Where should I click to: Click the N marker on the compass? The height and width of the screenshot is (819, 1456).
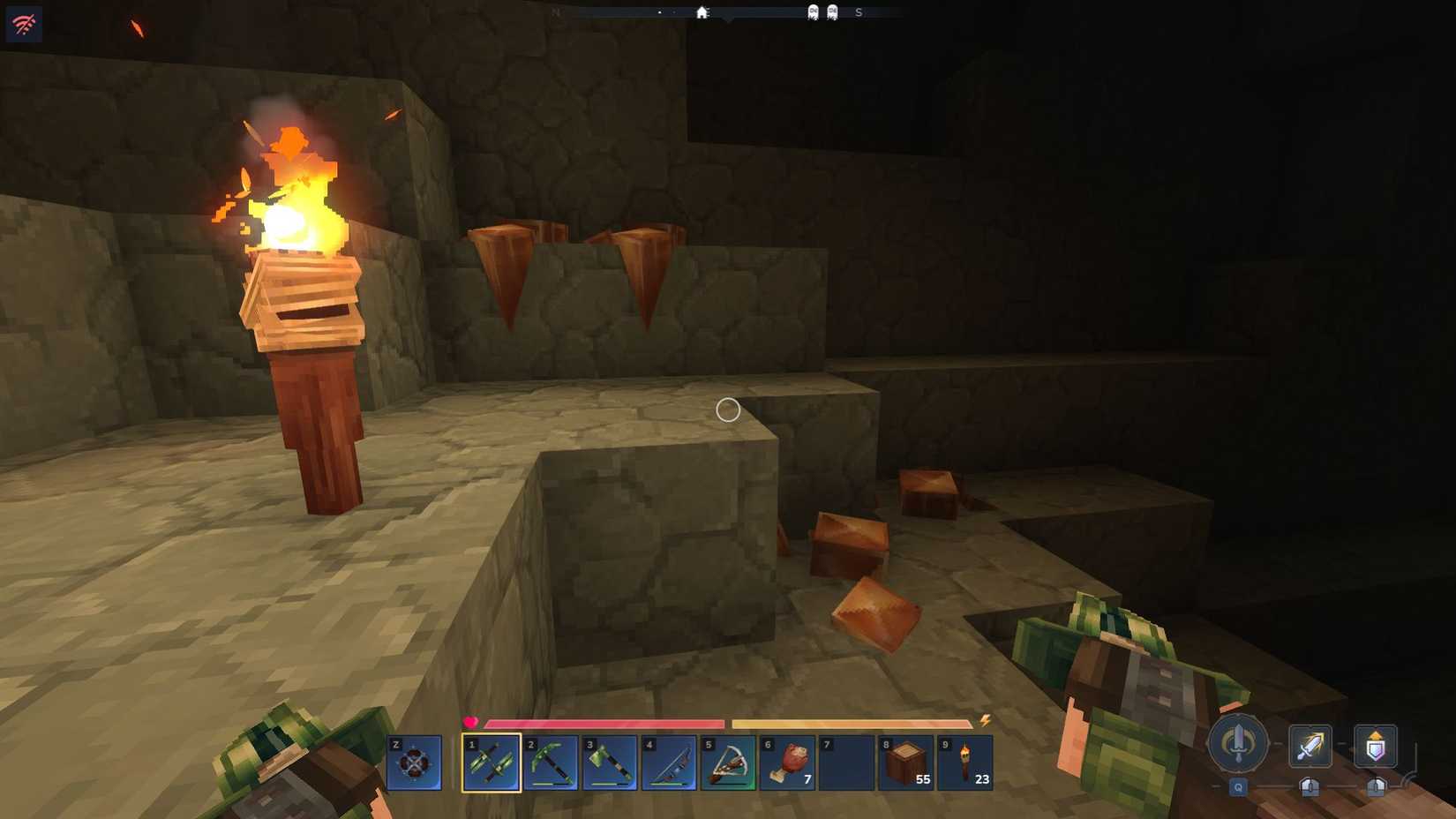tap(555, 12)
